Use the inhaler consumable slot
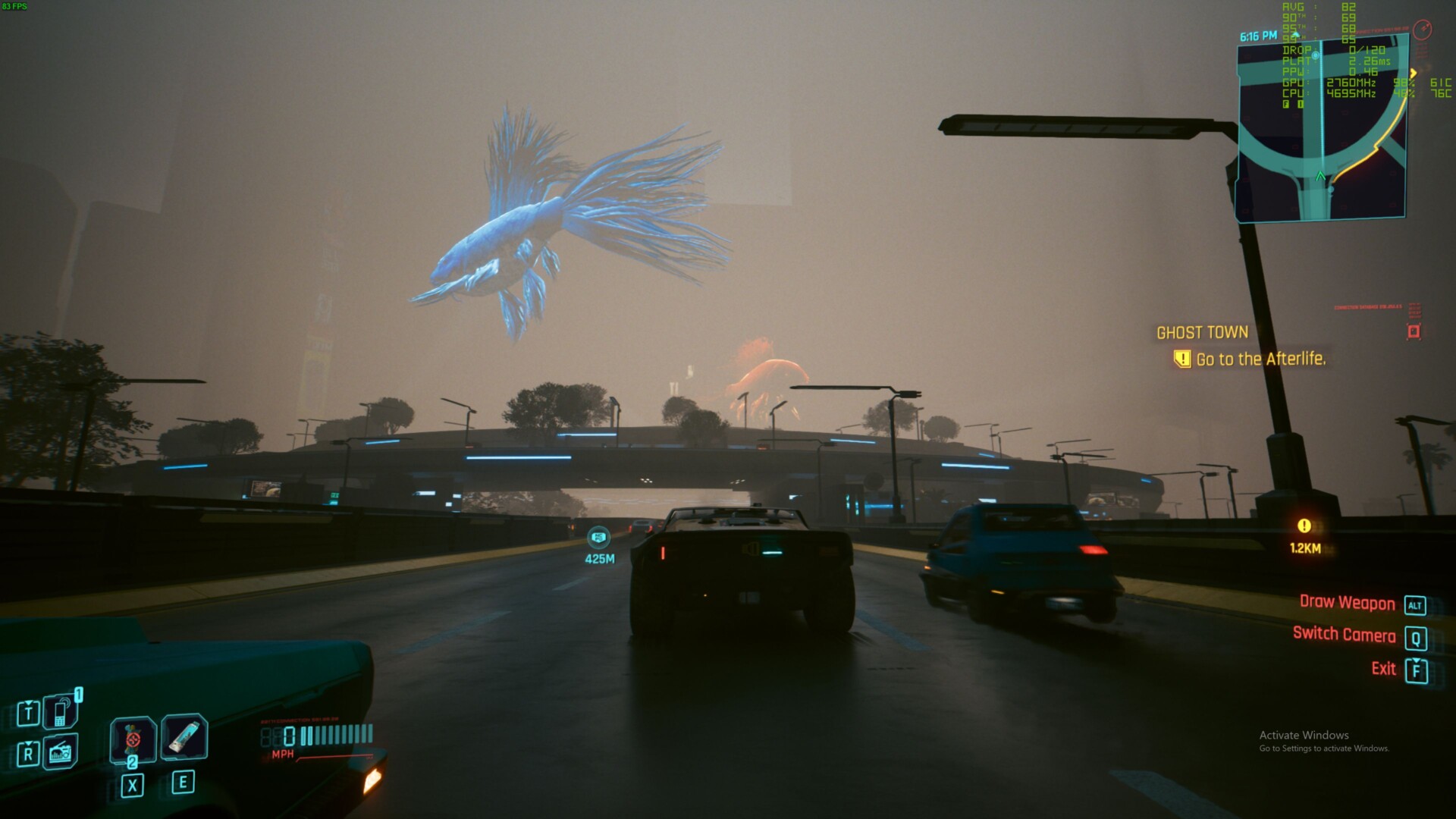Image resolution: width=1456 pixels, height=819 pixels. [x=184, y=736]
